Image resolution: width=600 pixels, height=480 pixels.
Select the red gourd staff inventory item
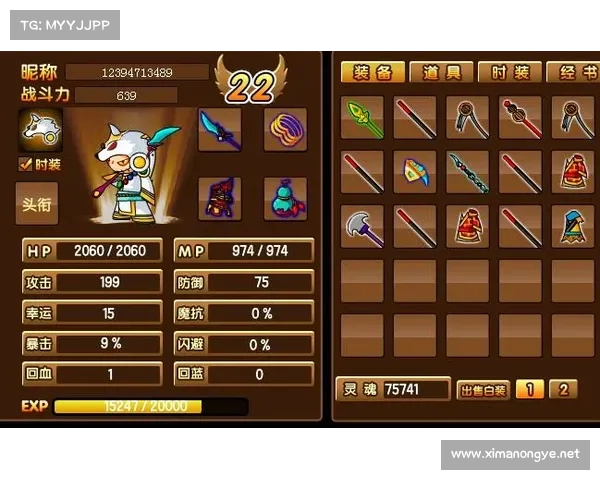pyautogui.click(x=520, y=117)
